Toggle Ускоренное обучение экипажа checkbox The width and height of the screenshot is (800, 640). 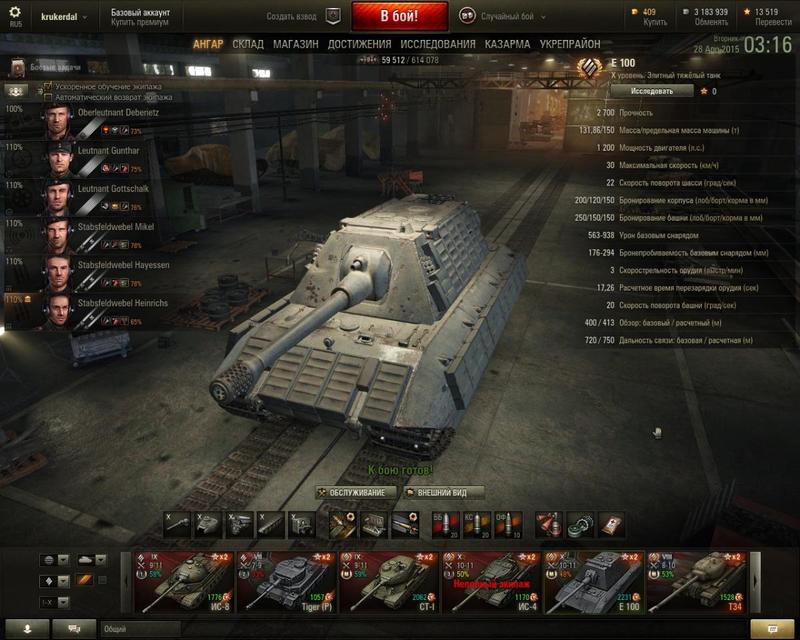coord(47,87)
